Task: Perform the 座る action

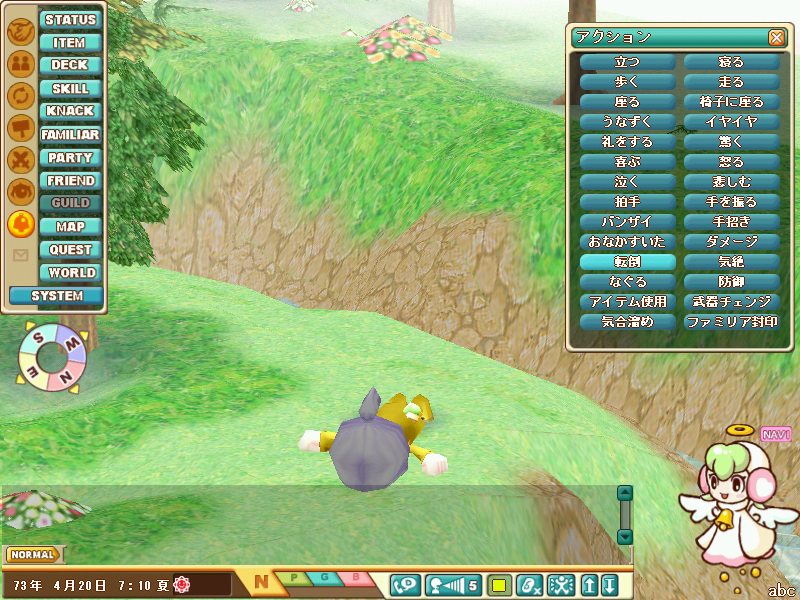Action: click(x=628, y=102)
